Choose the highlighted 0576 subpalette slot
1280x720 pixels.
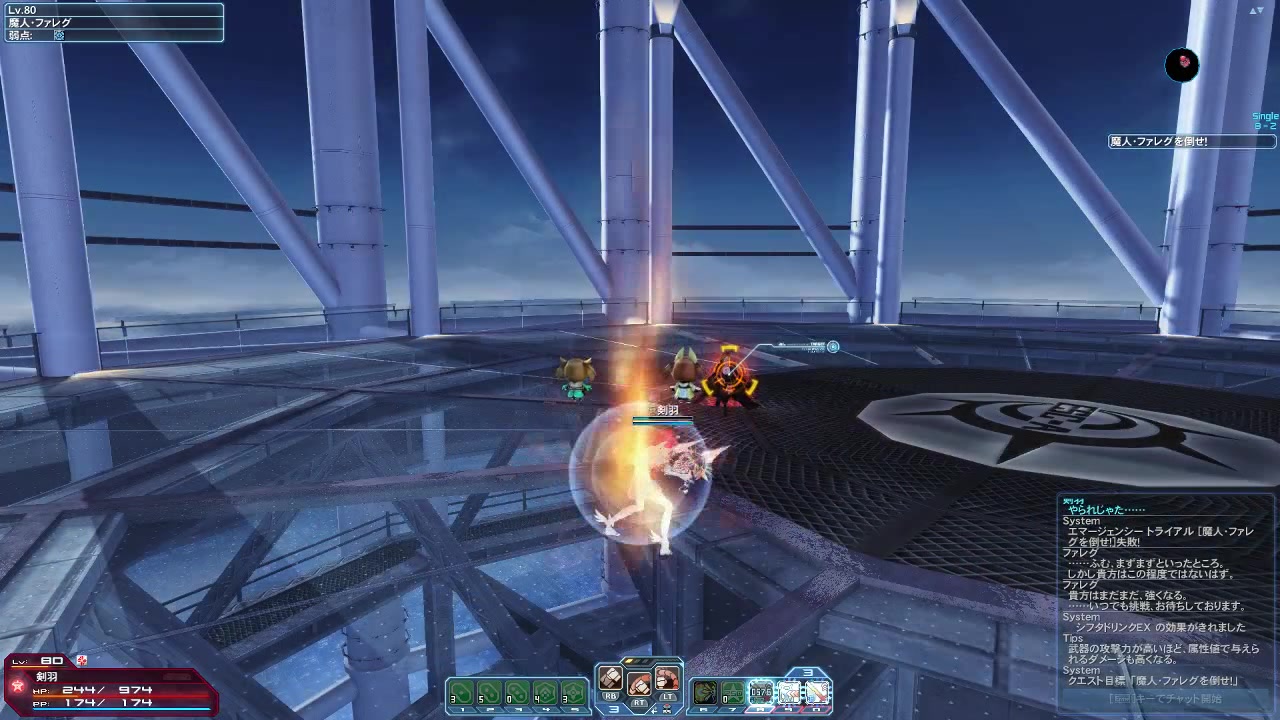pos(761,692)
